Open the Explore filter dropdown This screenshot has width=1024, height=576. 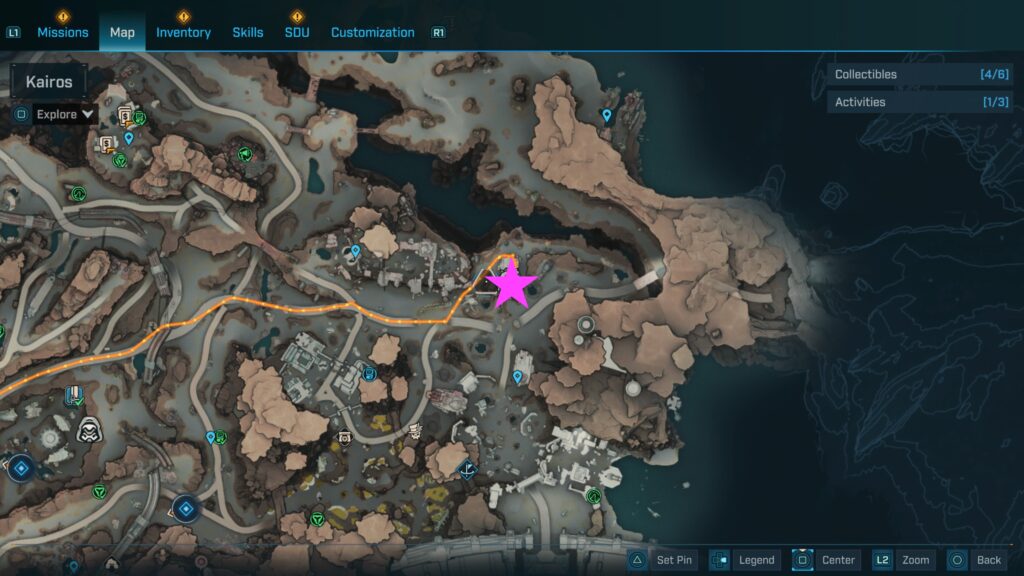click(65, 114)
